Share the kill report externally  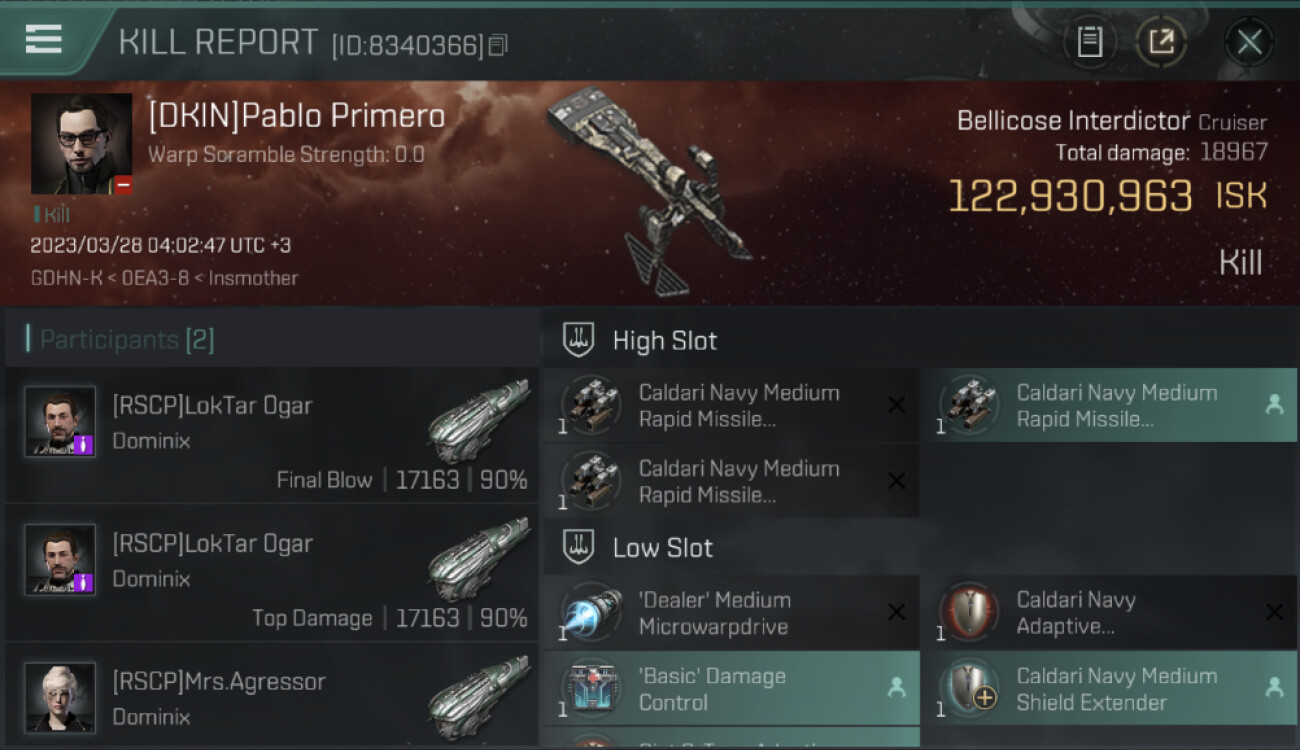point(1161,42)
